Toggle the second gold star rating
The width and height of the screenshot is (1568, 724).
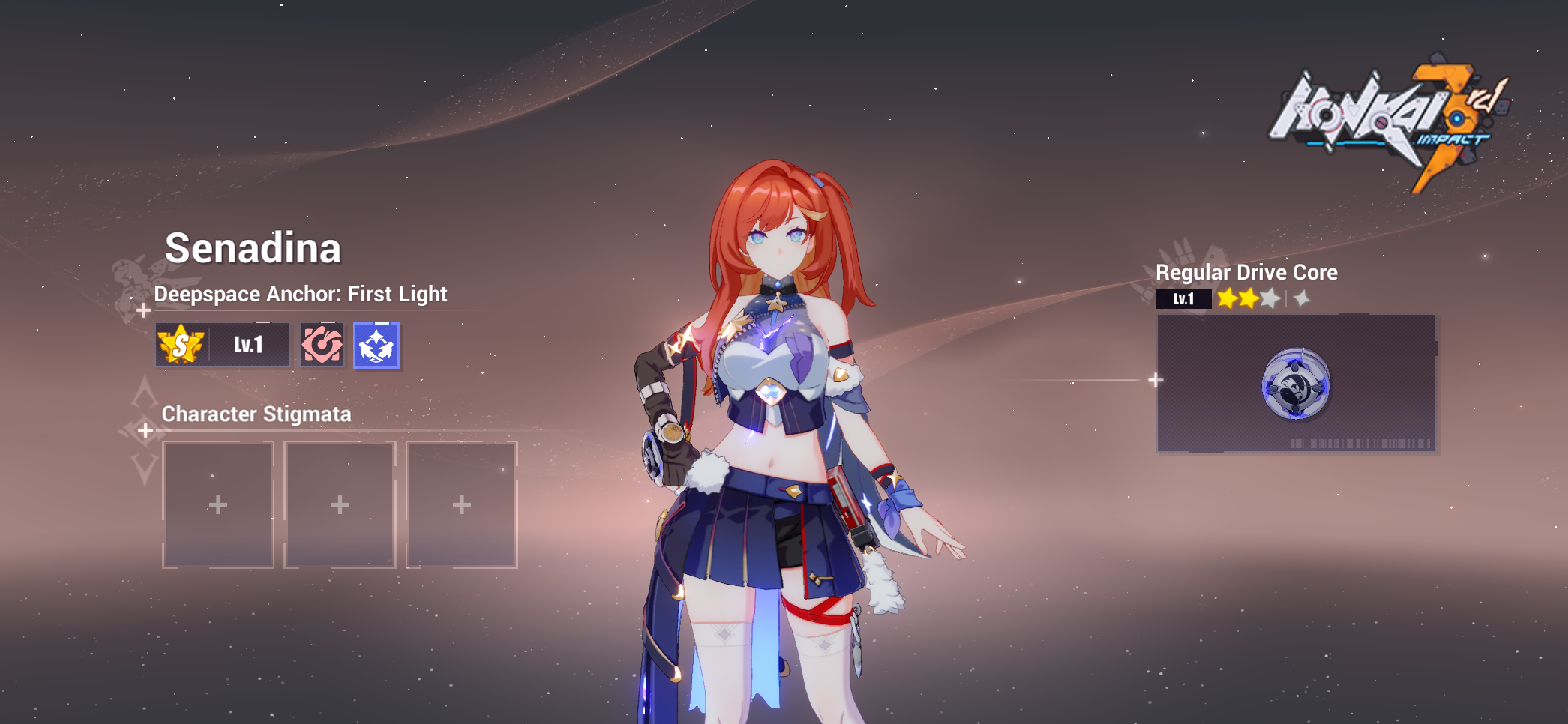(x=1249, y=298)
